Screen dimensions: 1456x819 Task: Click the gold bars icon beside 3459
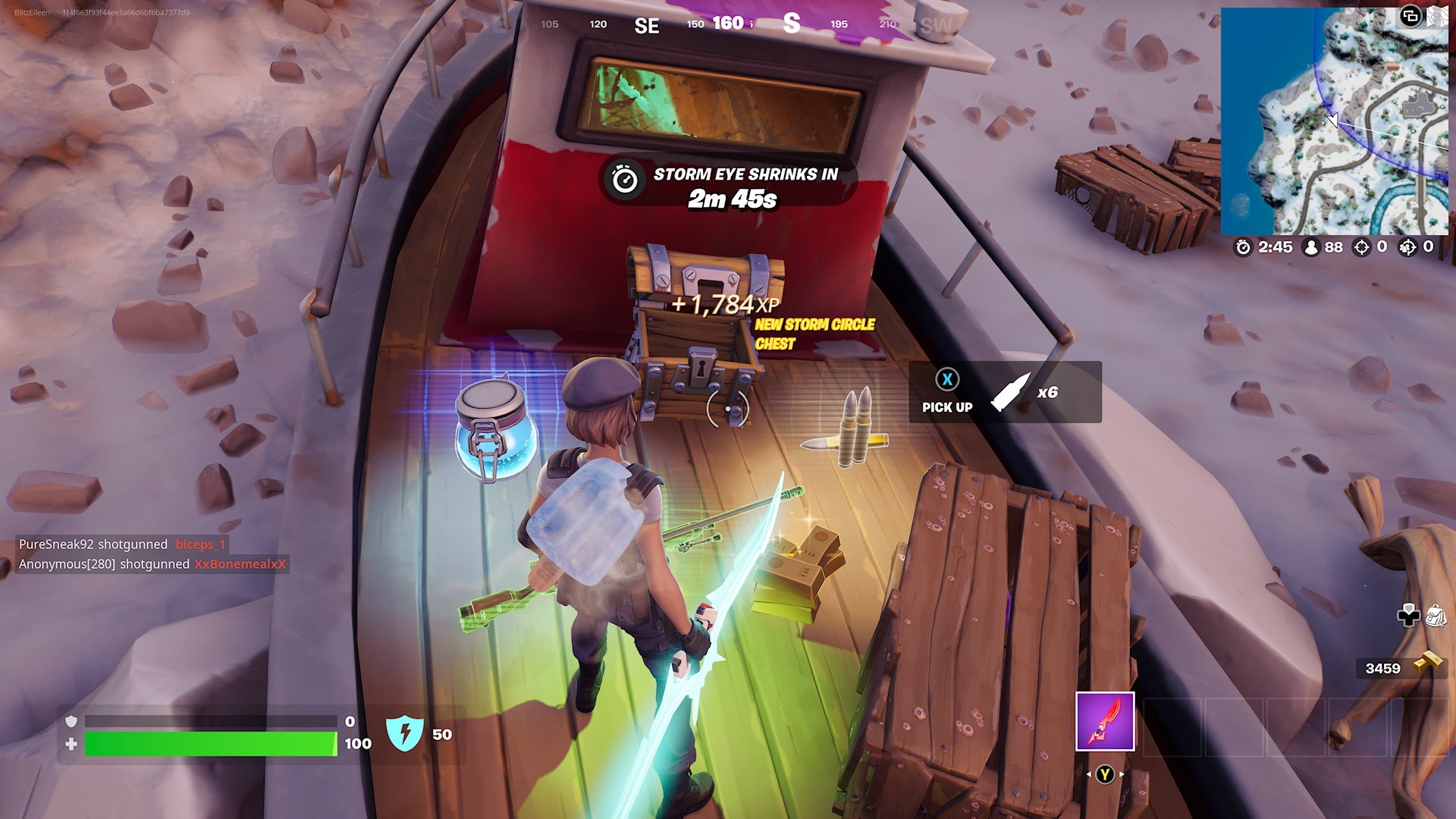click(x=1428, y=661)
